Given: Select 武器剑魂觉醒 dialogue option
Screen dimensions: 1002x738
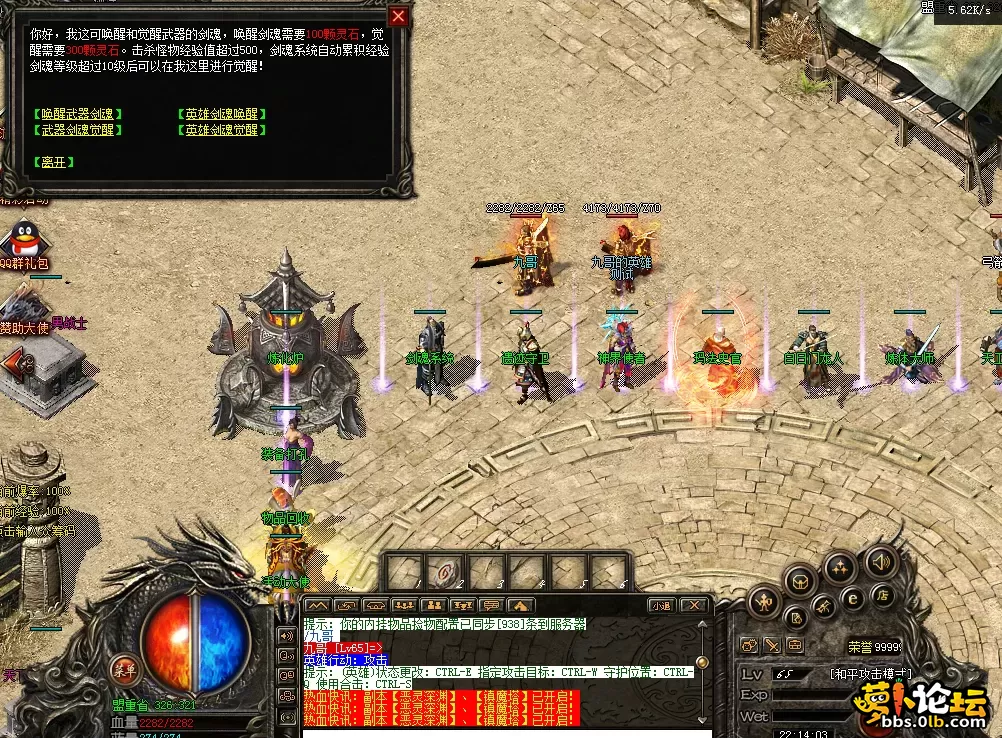Looking at the screenshot, I should pos(78,130).
